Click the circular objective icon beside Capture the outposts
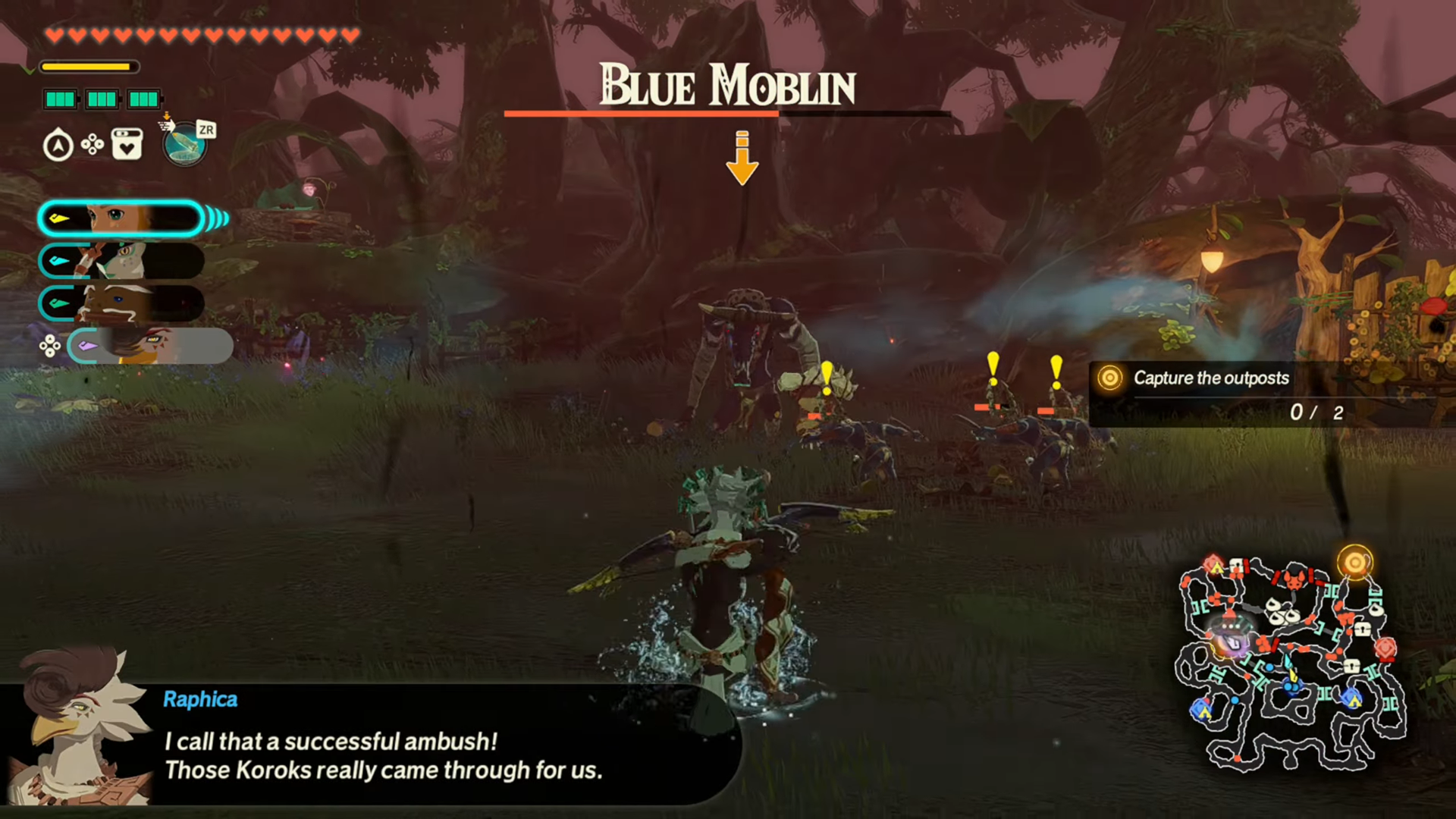 [x=1109, y=378]
